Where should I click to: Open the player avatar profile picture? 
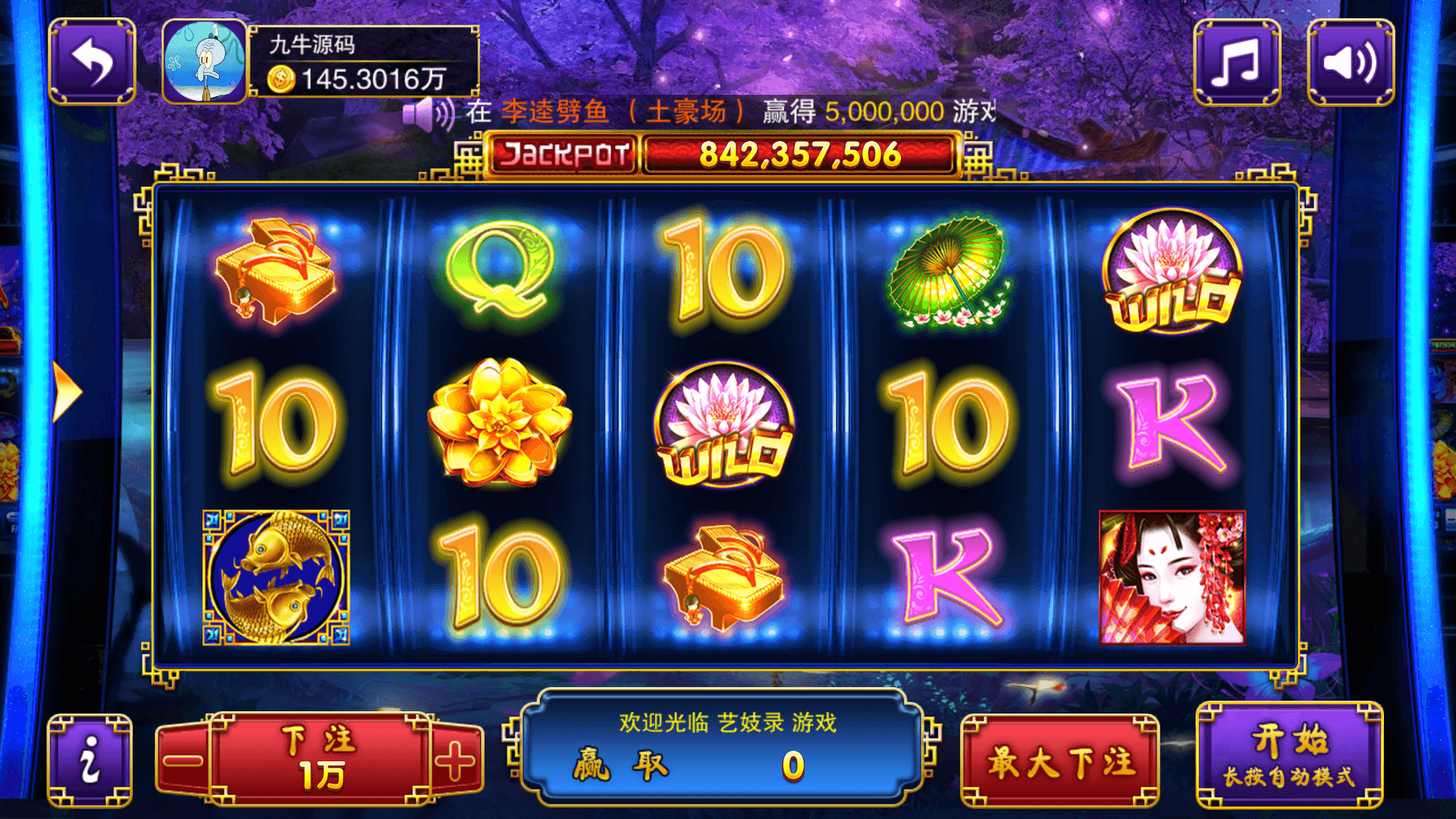tap(205, 62)
